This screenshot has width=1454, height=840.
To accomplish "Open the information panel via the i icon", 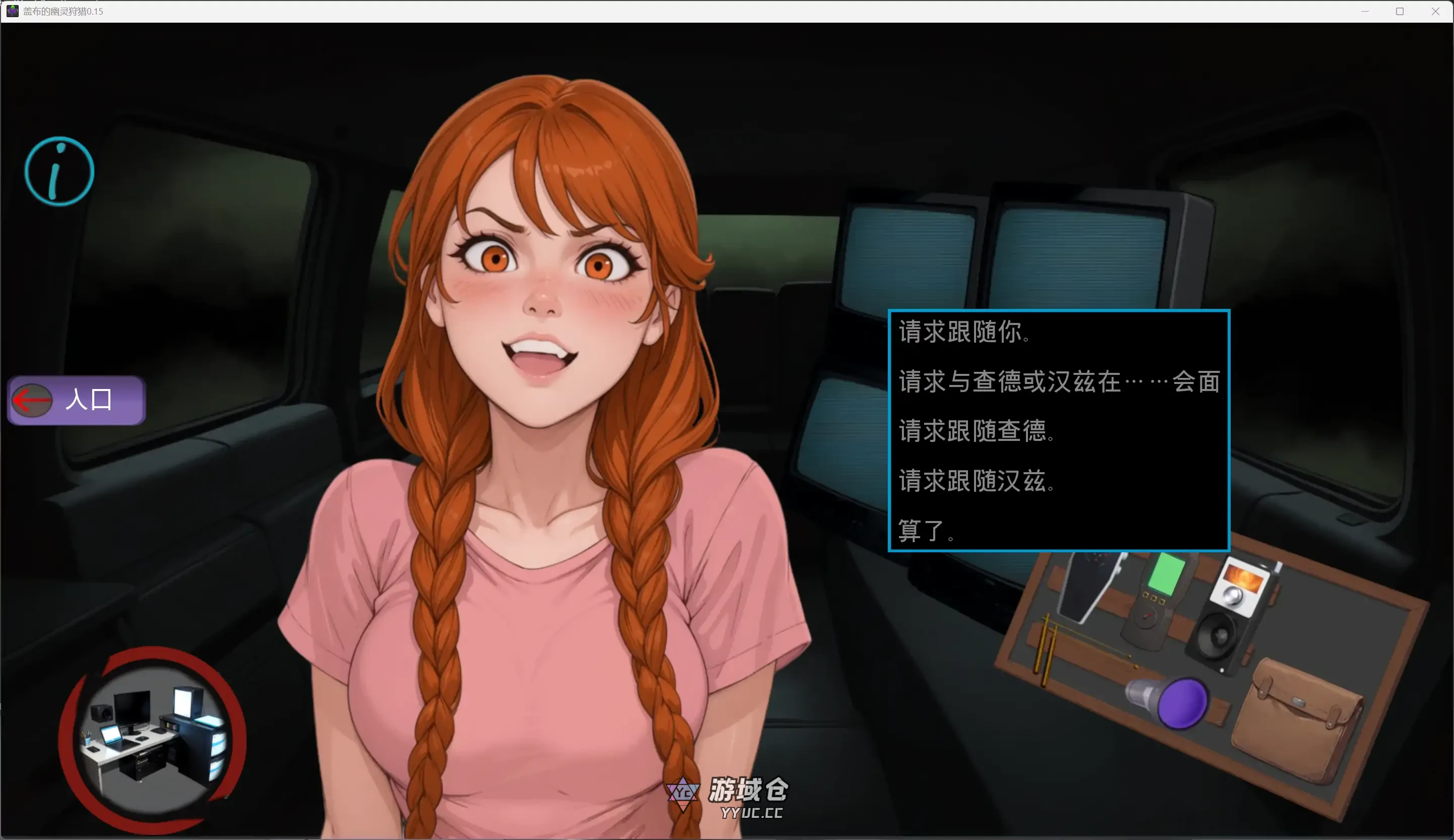I will [x=58, y=171].
